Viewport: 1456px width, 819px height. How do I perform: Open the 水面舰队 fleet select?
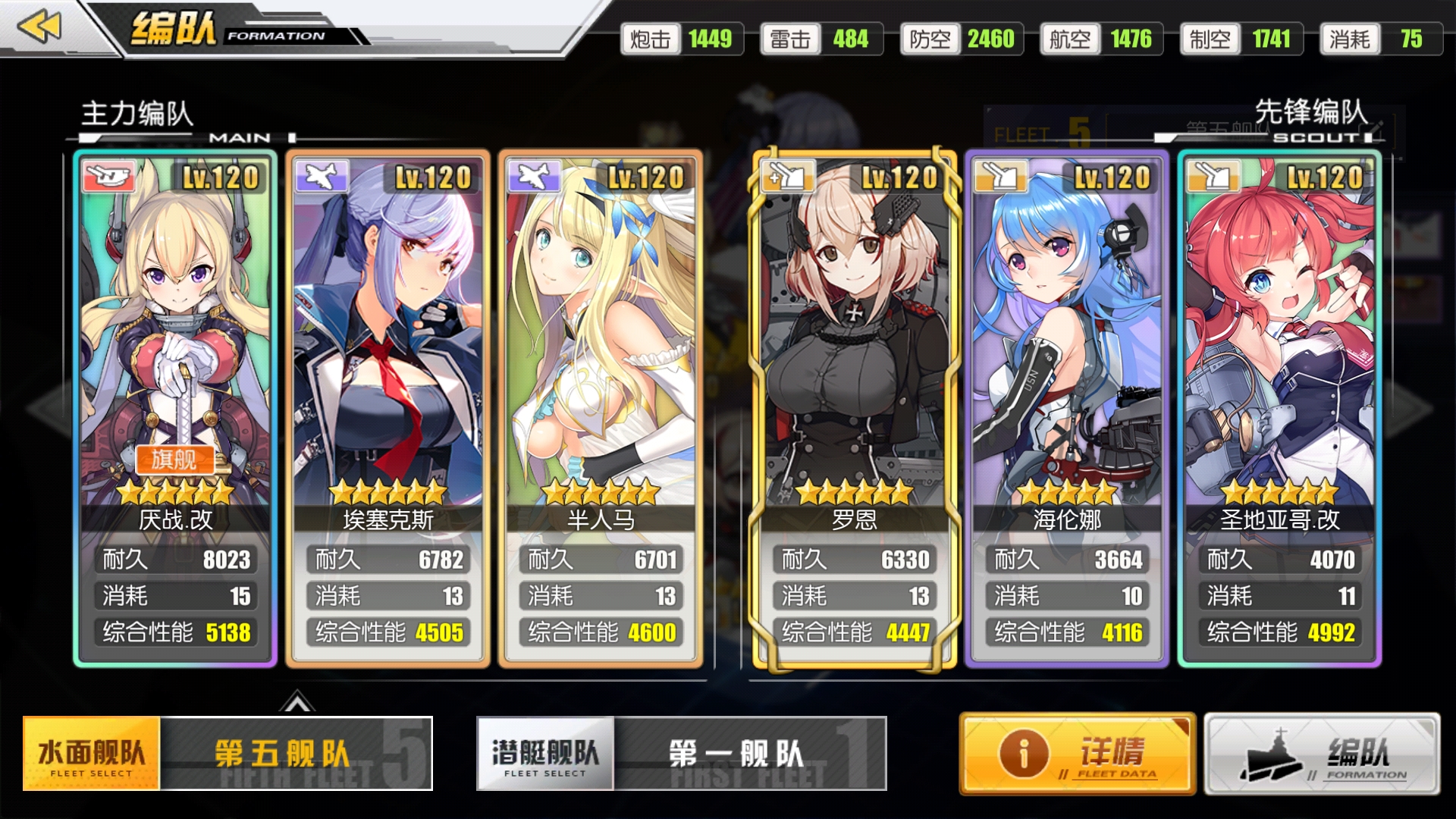92,754
